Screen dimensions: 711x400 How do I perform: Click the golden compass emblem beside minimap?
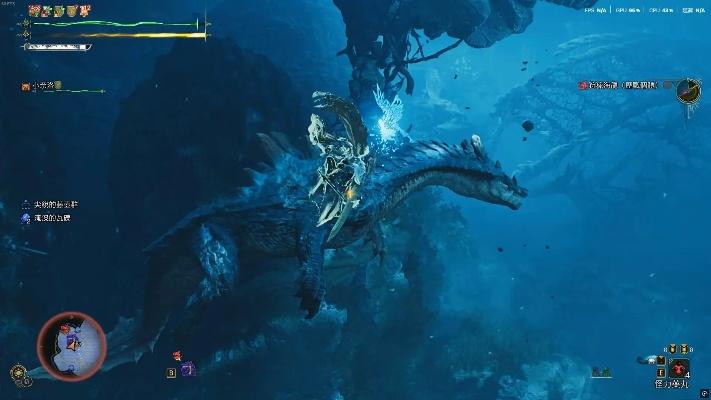18,372
